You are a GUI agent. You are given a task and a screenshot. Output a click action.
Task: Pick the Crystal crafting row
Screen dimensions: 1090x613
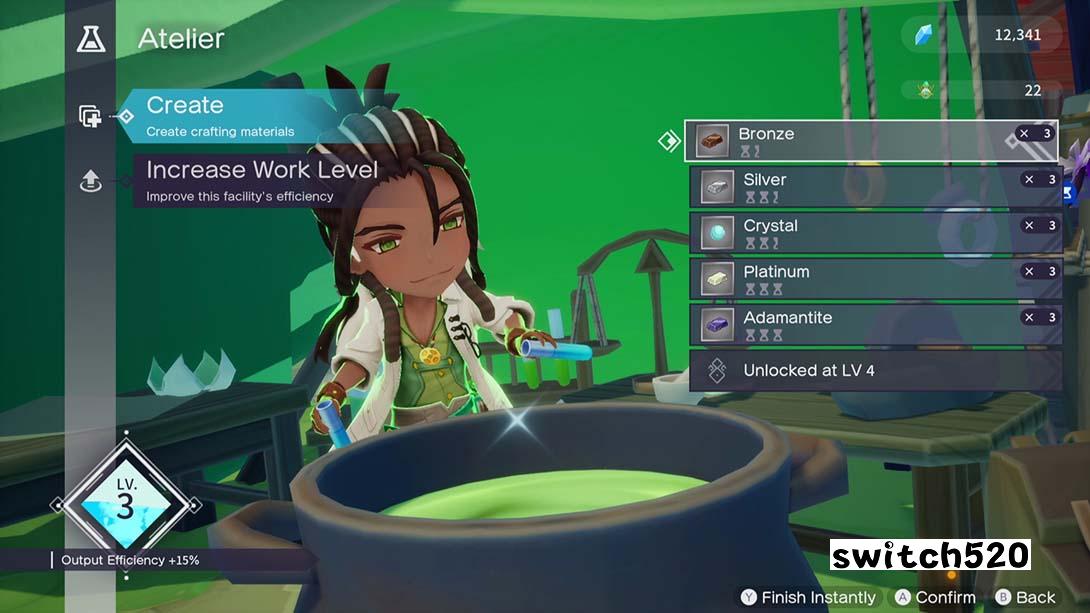point(875,233)
